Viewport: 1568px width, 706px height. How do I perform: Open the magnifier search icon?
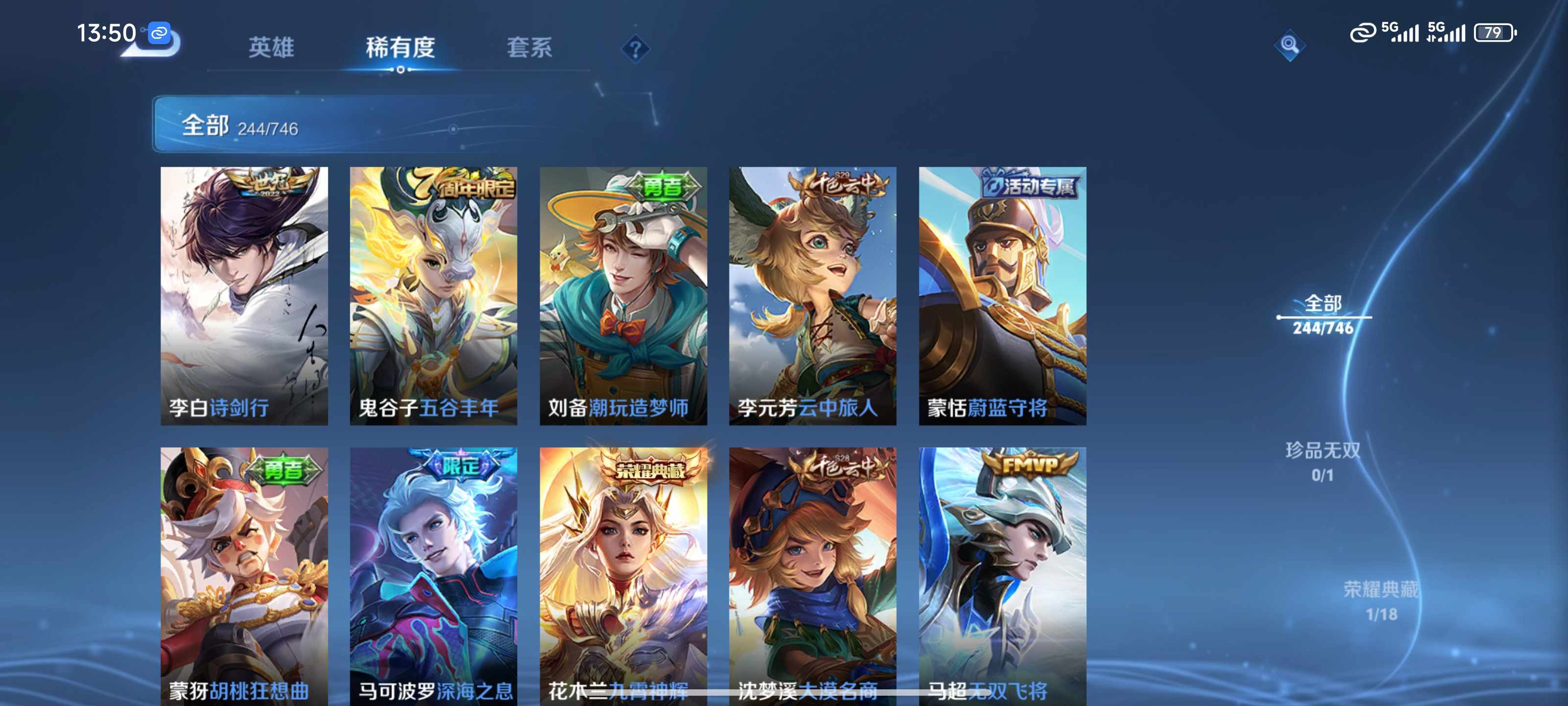click(x=1289, y=45)
